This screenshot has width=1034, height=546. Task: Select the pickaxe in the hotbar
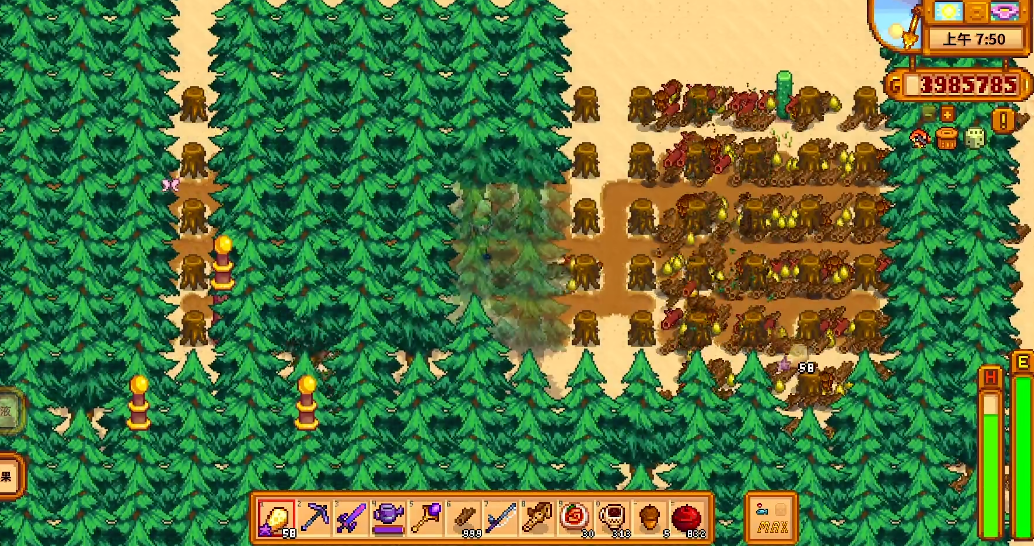pos(315,518)
